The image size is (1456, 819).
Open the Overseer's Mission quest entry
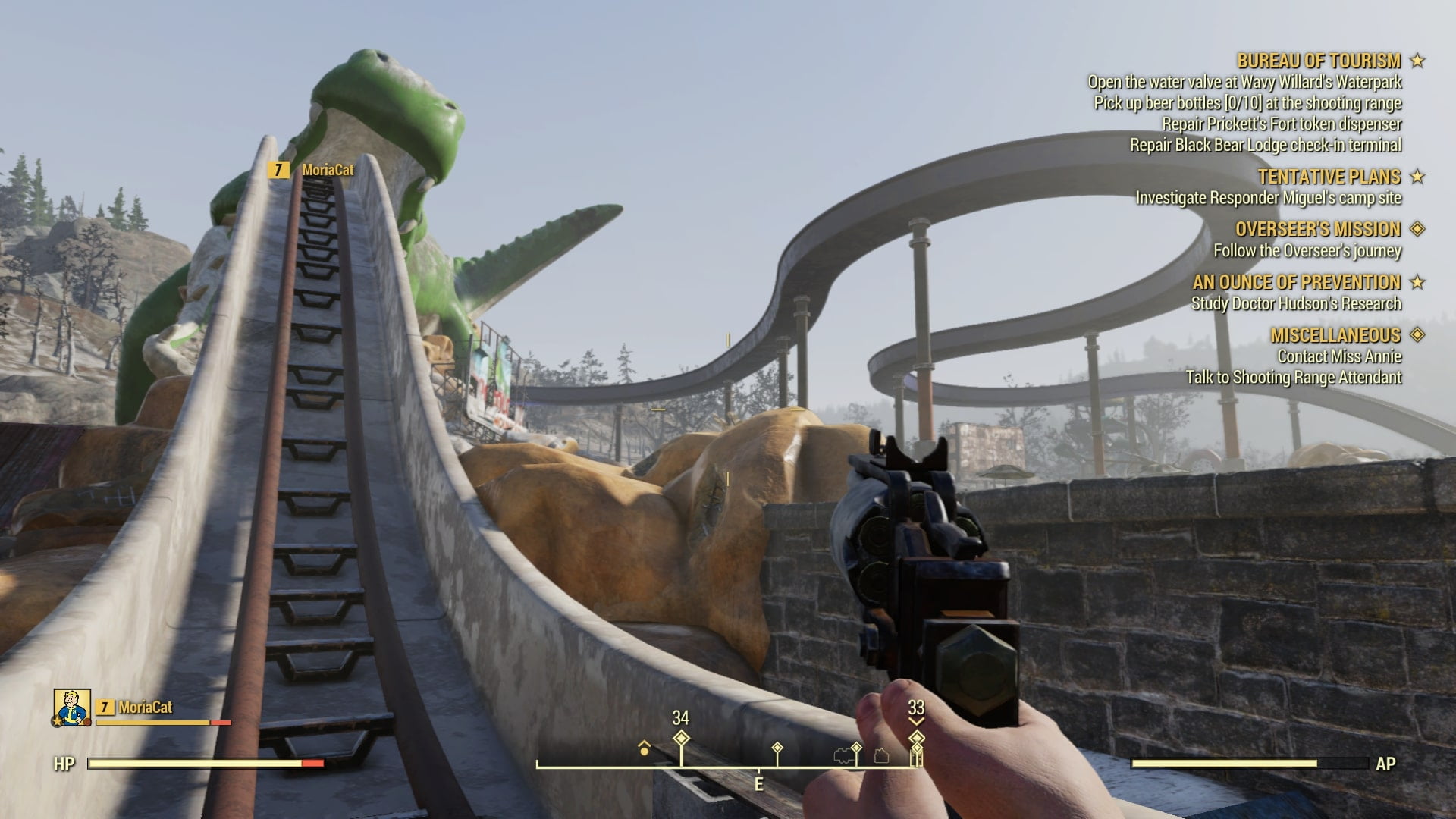coord(1317,229)
